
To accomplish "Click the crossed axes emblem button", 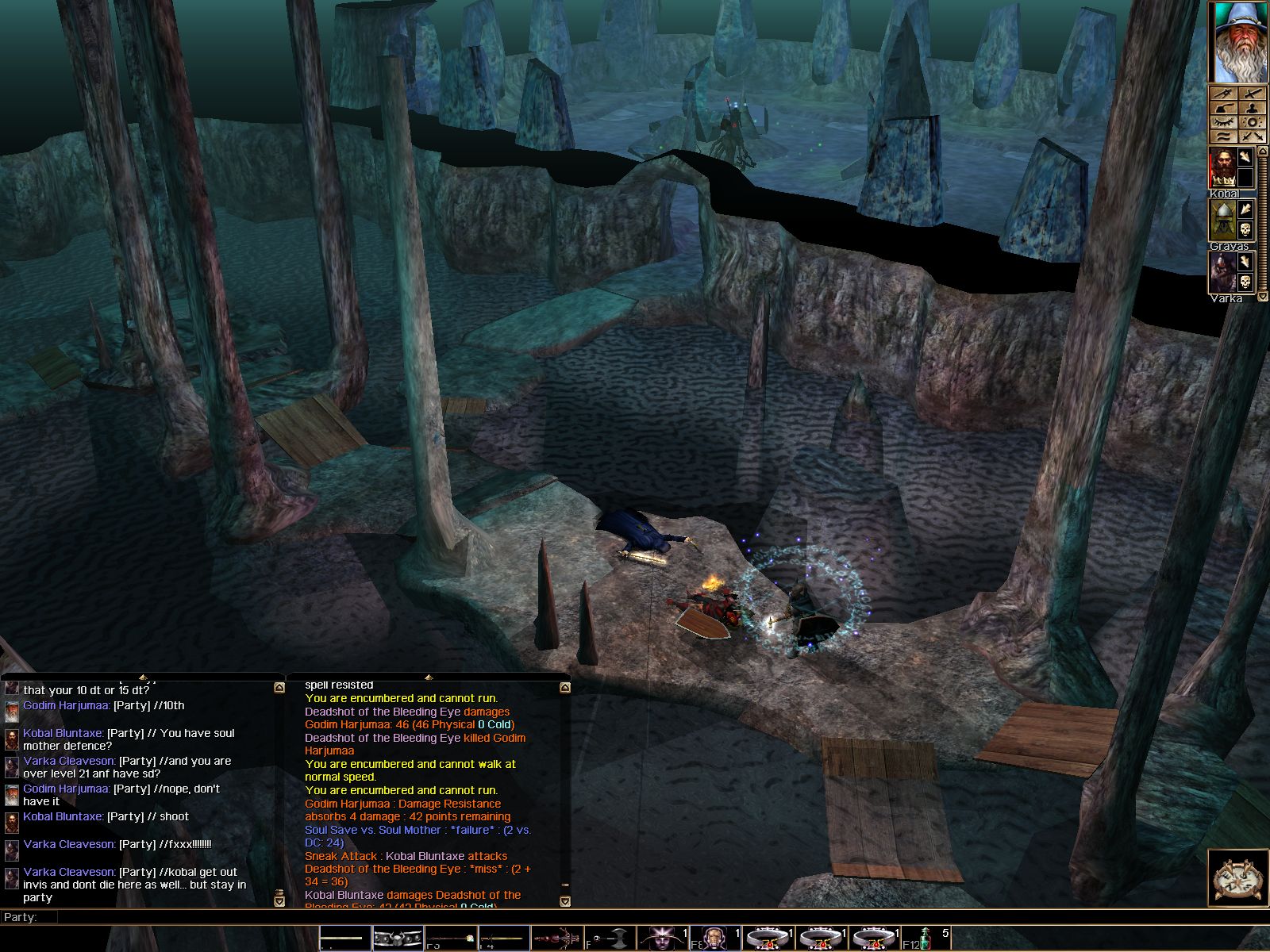I will tap(1237, 877).
